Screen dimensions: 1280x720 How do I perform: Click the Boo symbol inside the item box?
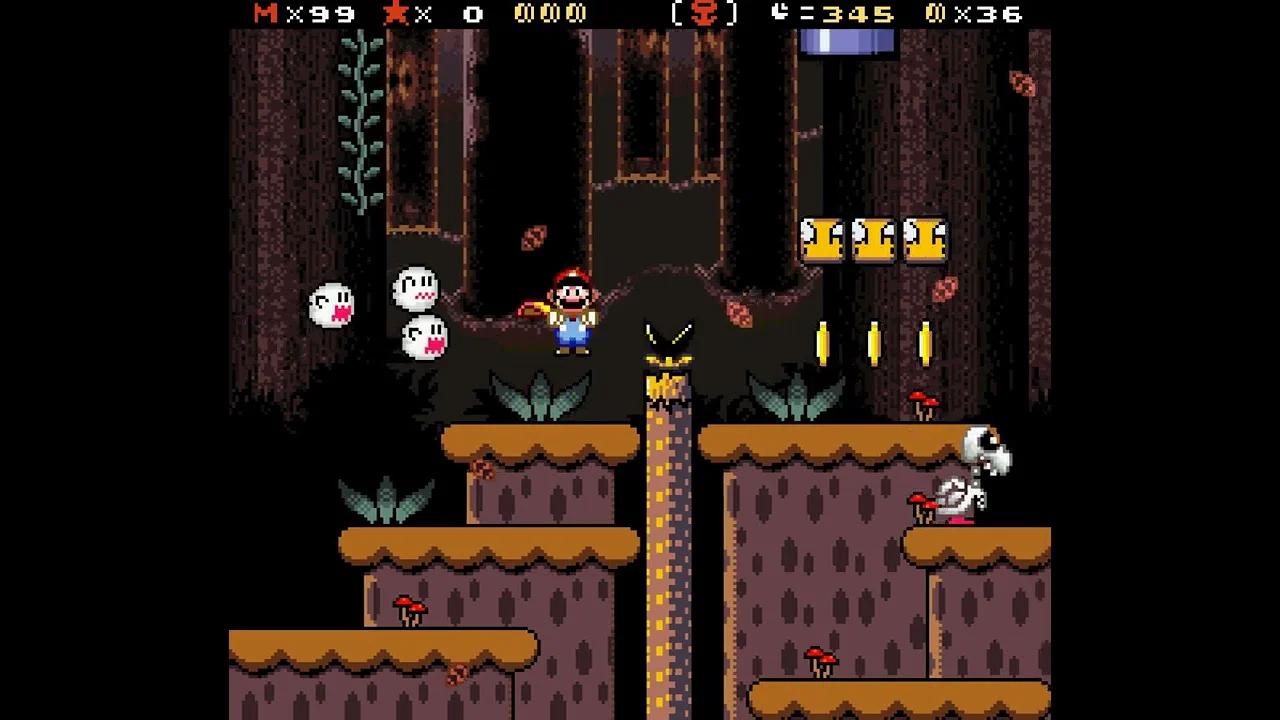point(706,15)
